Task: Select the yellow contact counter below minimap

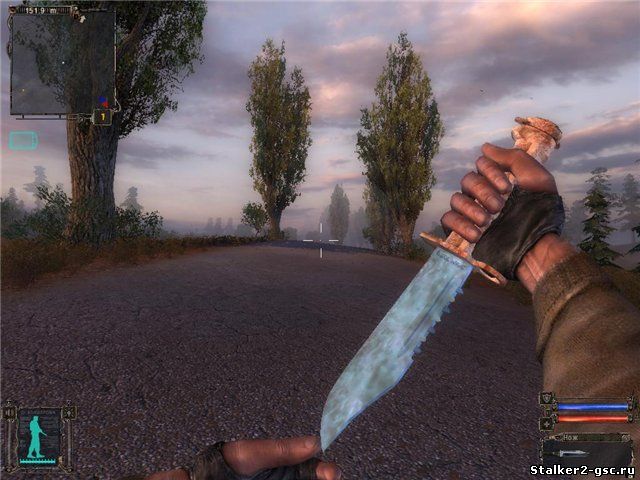Action: [x=102, y=117]
